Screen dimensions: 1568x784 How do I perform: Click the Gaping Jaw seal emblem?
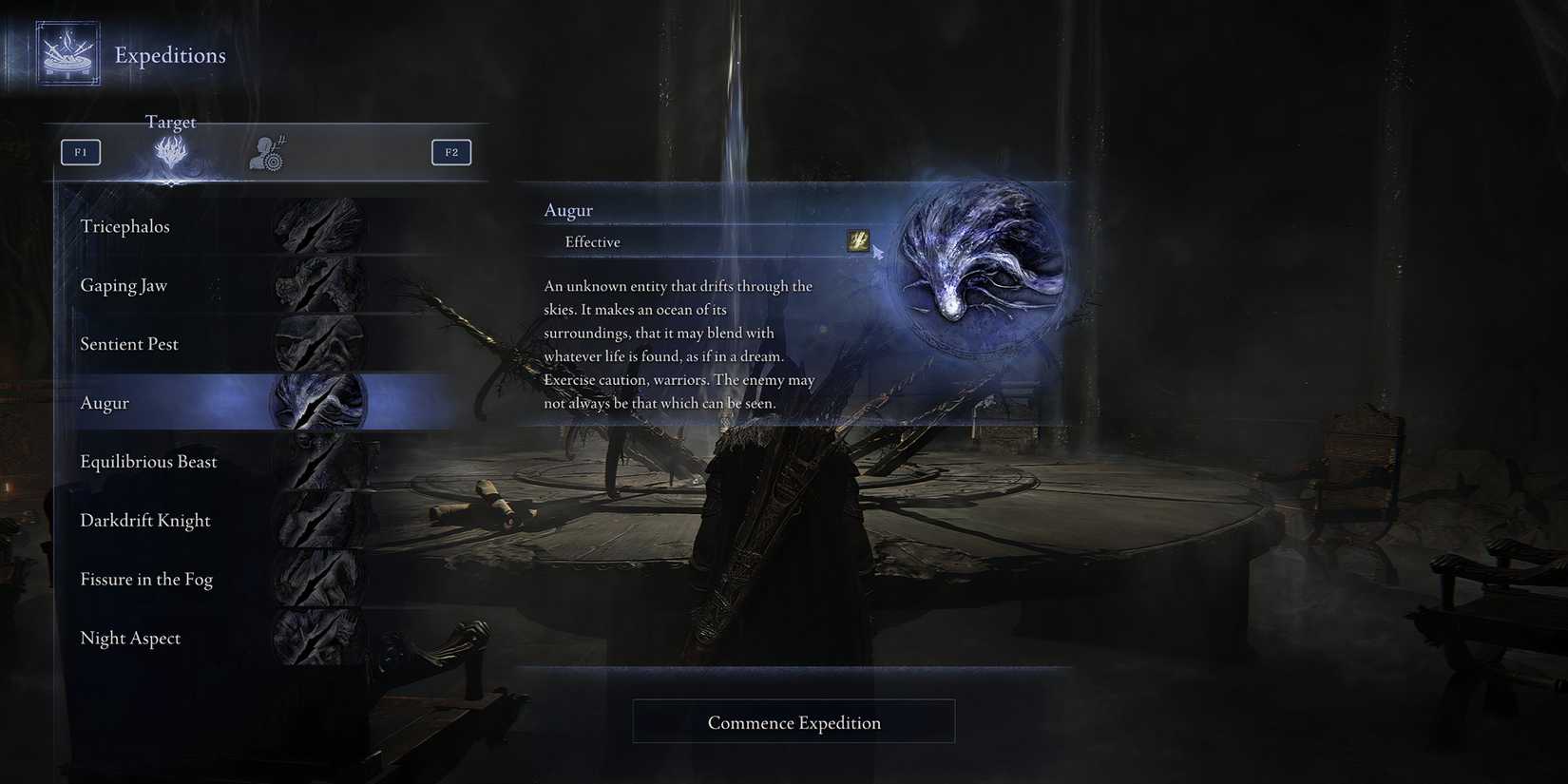click(318, 284)
